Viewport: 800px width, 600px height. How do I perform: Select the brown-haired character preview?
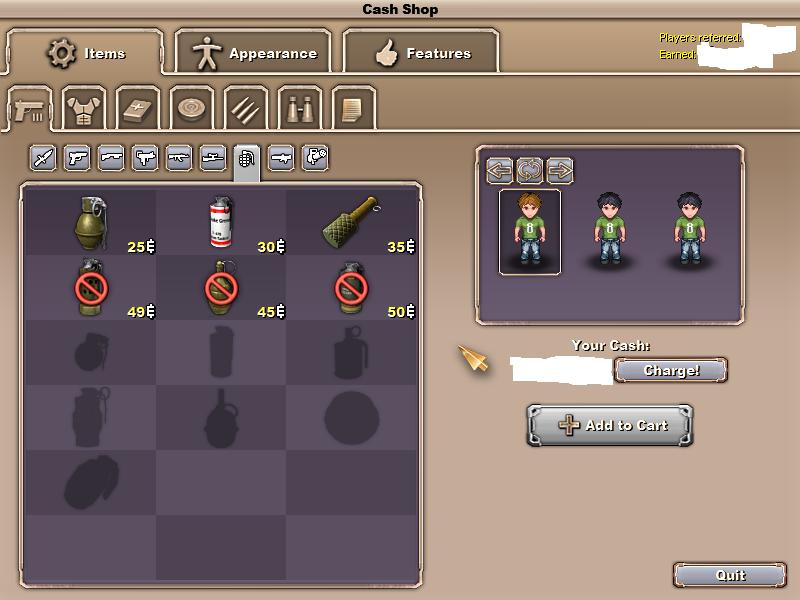point(530,232)
